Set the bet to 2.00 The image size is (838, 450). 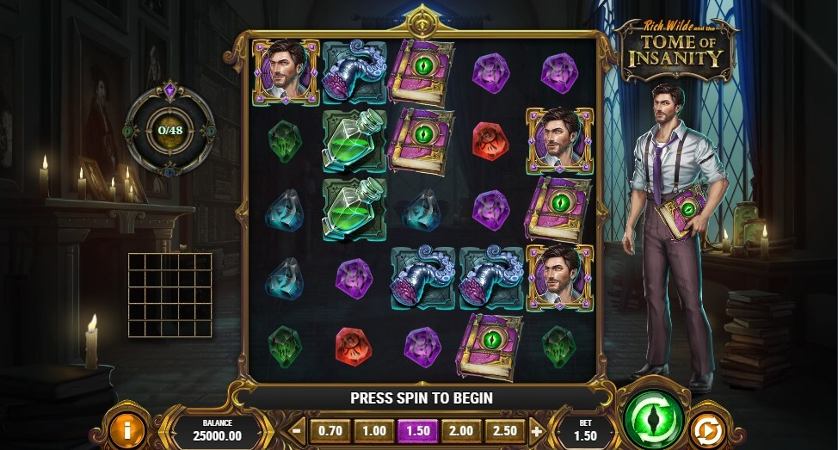pyautogui.click(x=461, y=431)
